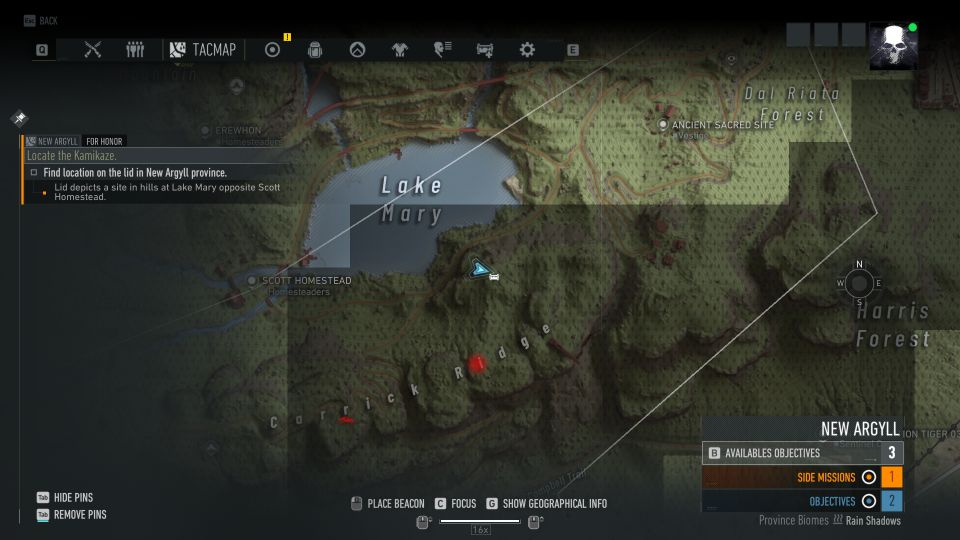Select the Scott Homestead map marker
The image size is (960, 540).
[252, 281]
